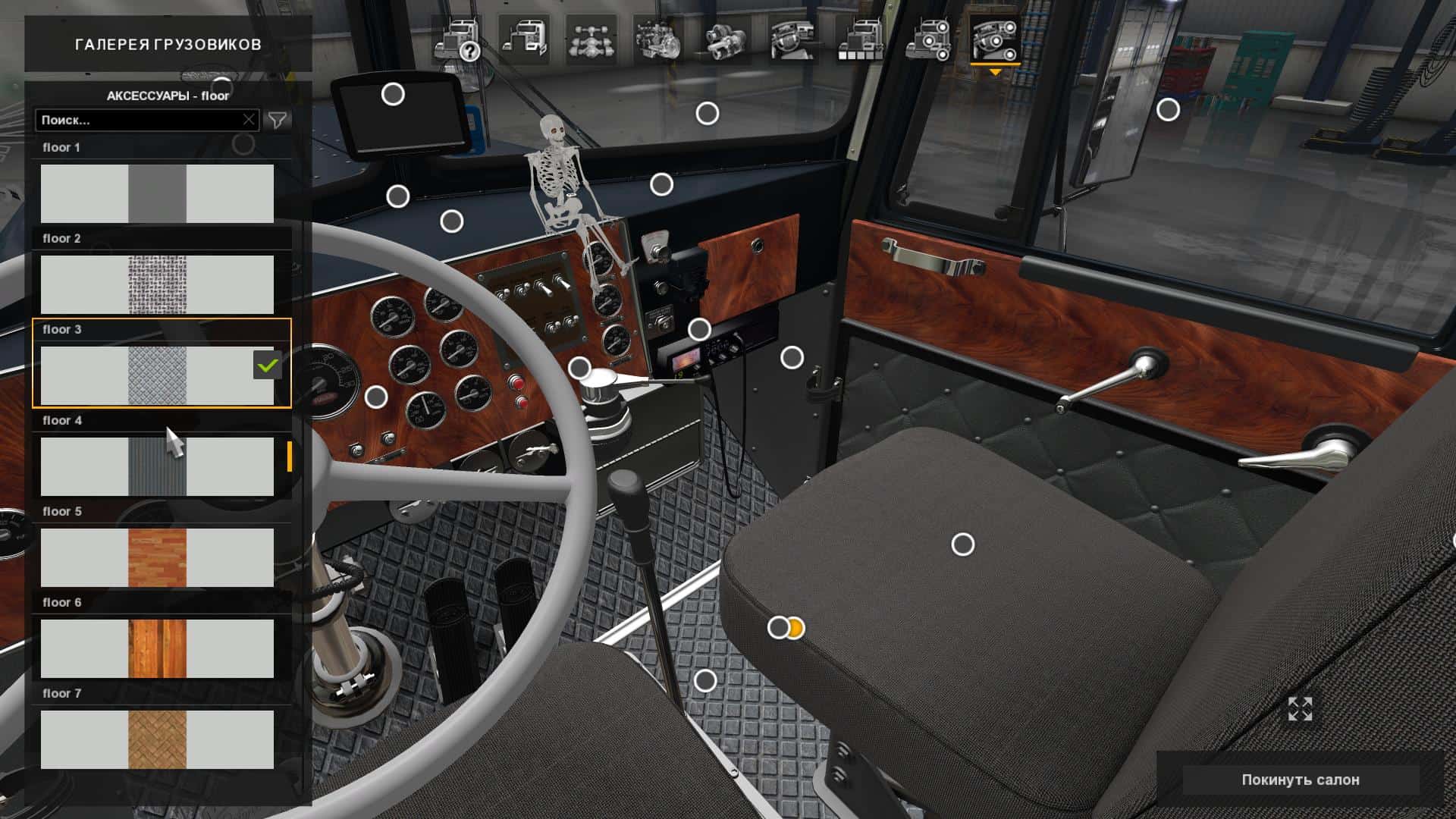Open the truck paint color tab
This screenshot has width=1456, height=819.
click(x=860, y=39)
